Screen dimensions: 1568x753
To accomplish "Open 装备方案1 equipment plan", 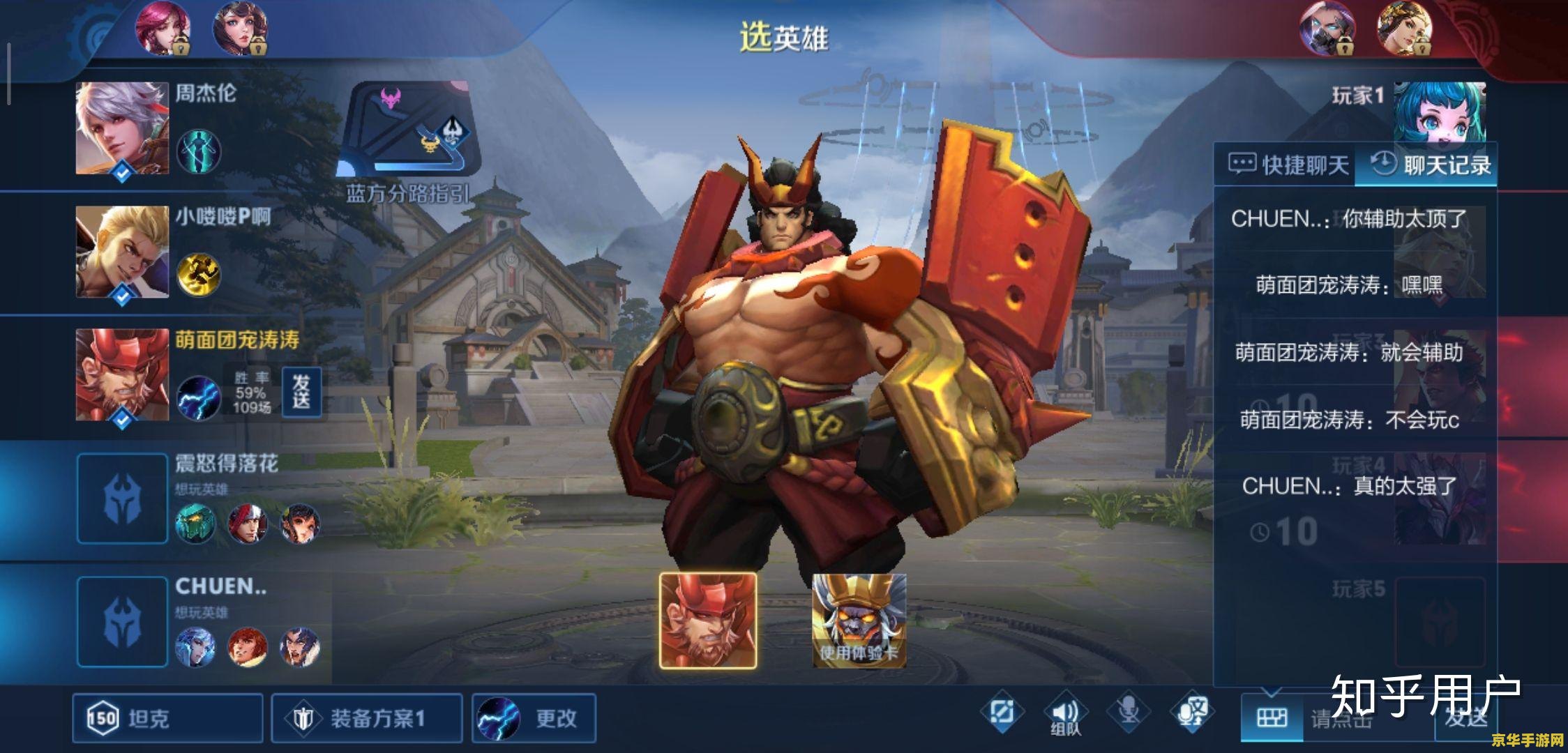I will point(366,717).
